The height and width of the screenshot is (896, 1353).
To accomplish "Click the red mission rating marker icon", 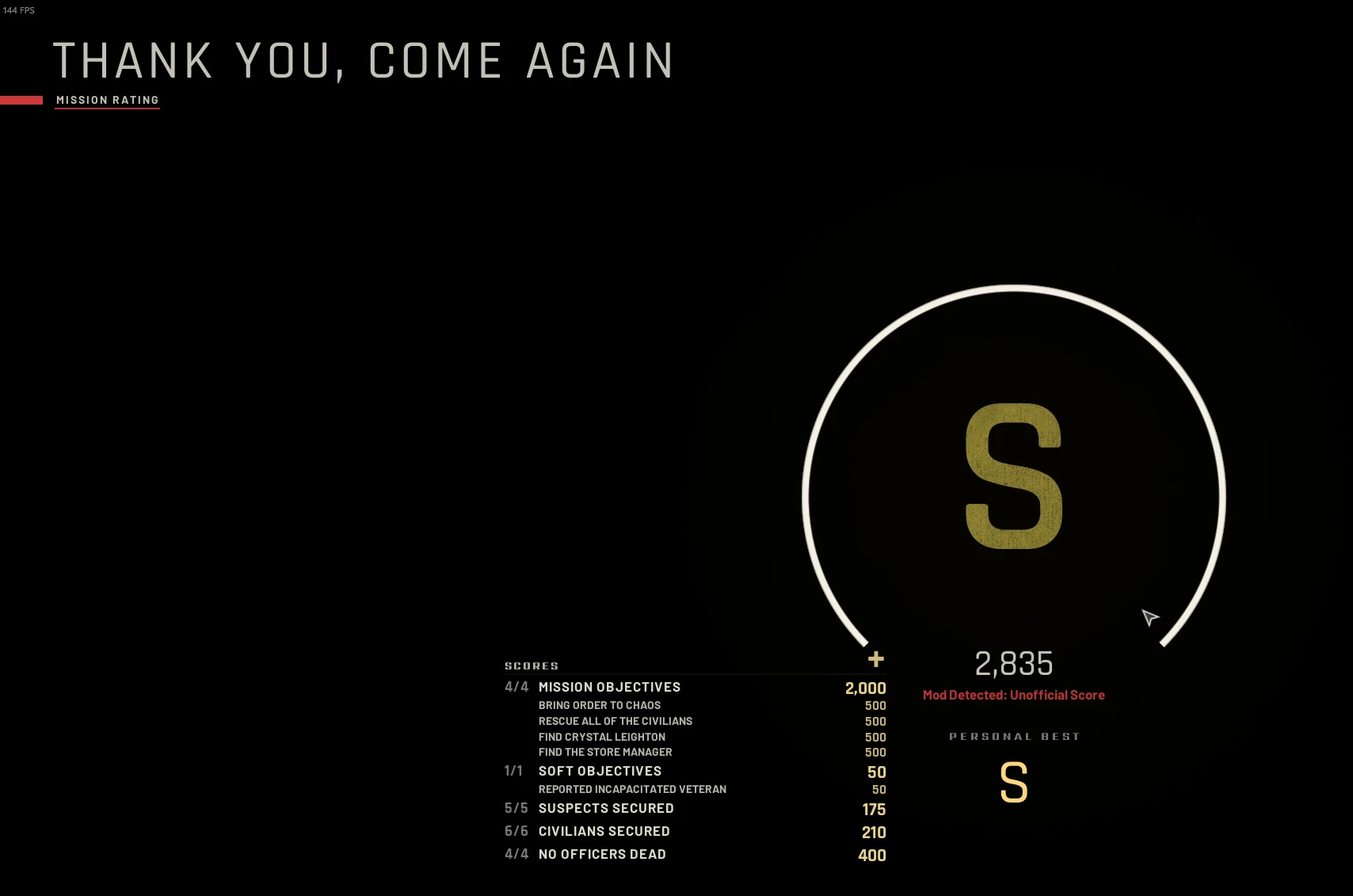I will (22, 100).
